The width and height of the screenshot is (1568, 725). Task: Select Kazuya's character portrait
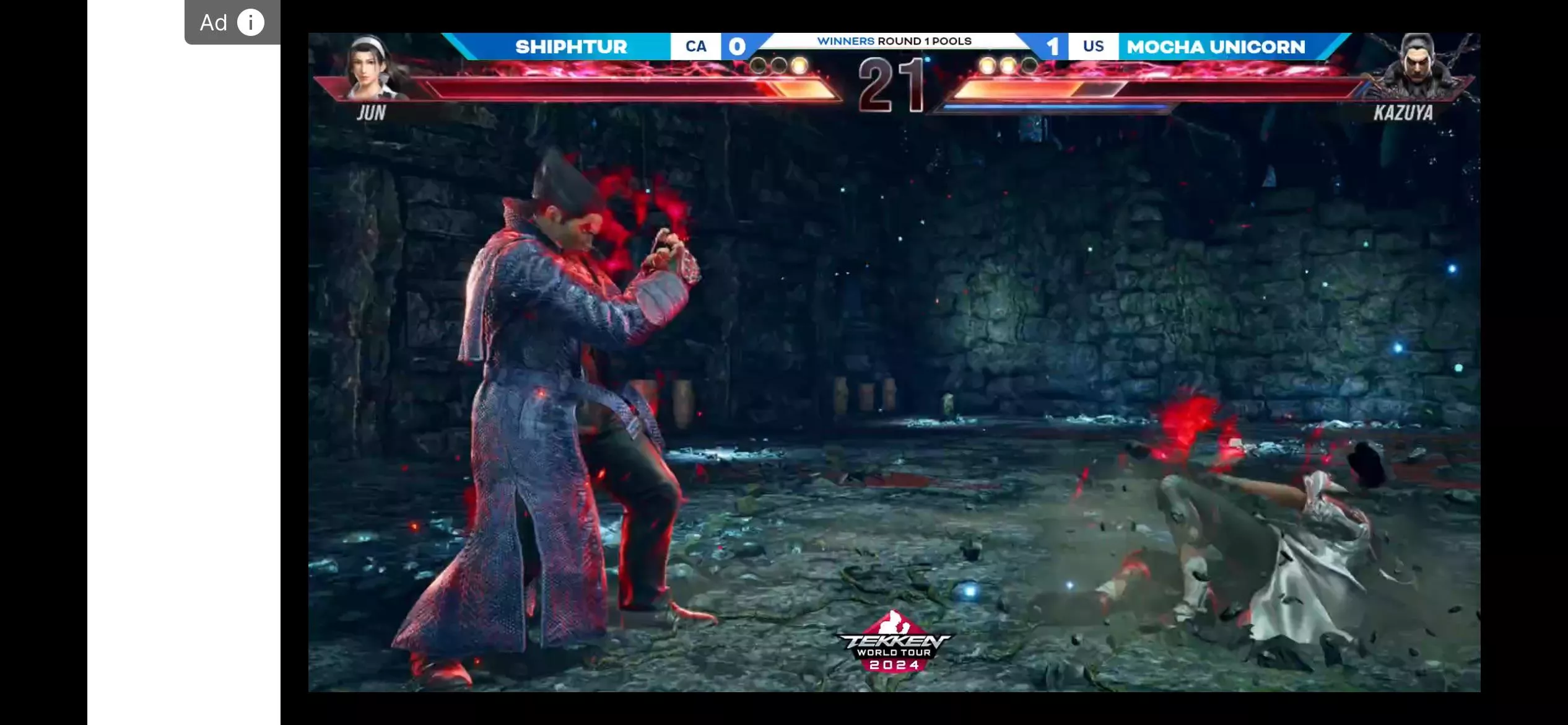(x=1418, y=67)
